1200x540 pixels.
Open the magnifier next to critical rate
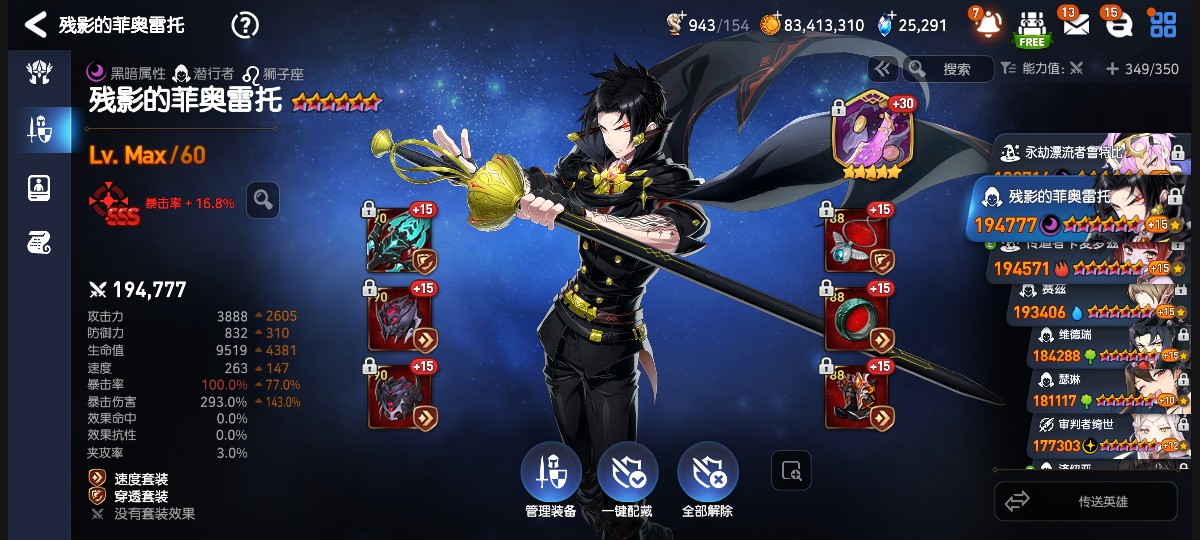pyautogui.click(x=263, y=200)
